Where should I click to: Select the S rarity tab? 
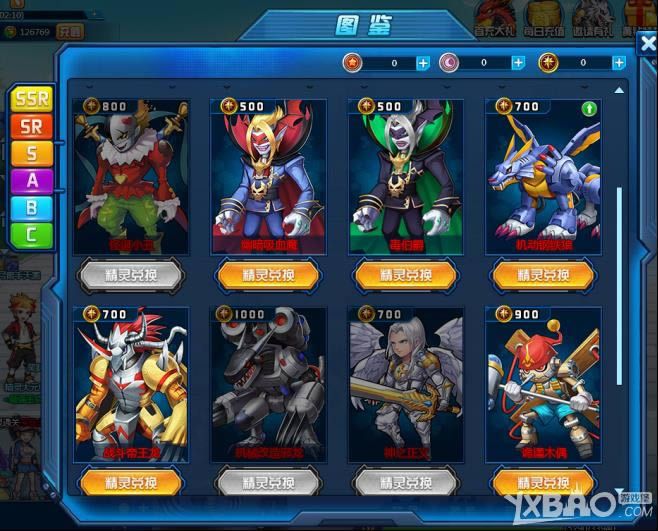pos(32,153)
